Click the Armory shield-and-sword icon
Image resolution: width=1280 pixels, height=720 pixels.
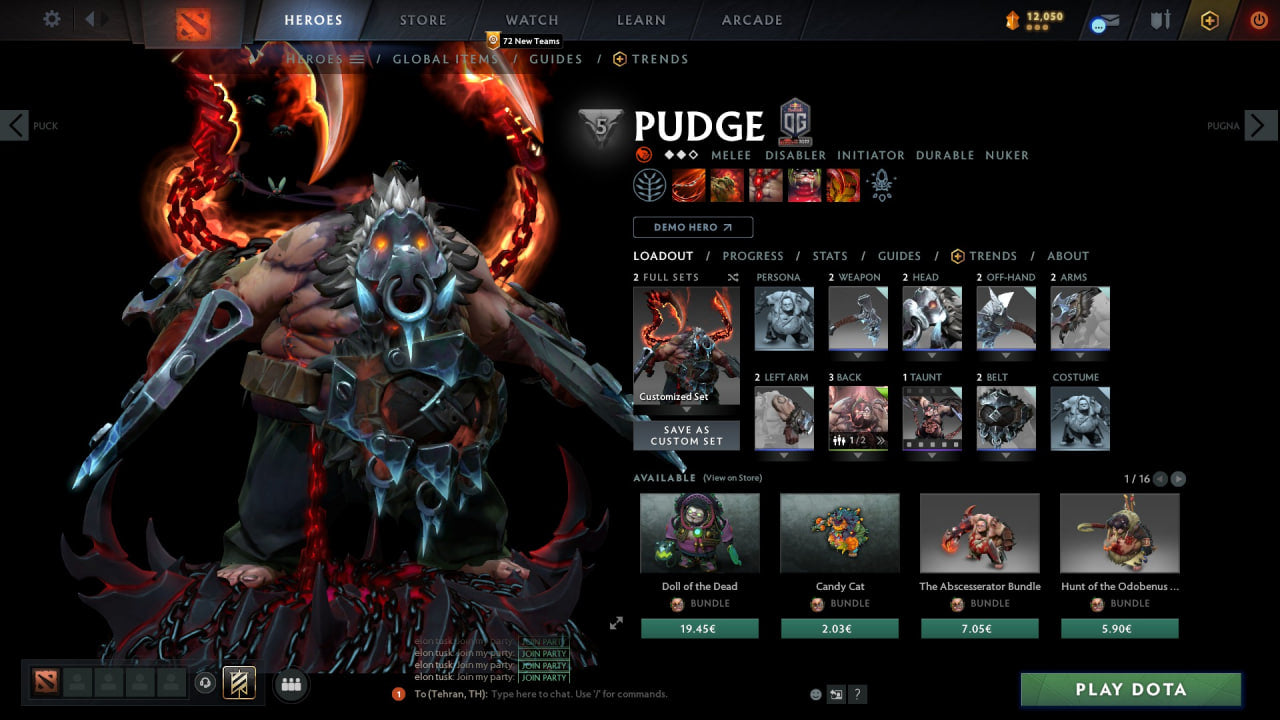tap(1160, 19)
